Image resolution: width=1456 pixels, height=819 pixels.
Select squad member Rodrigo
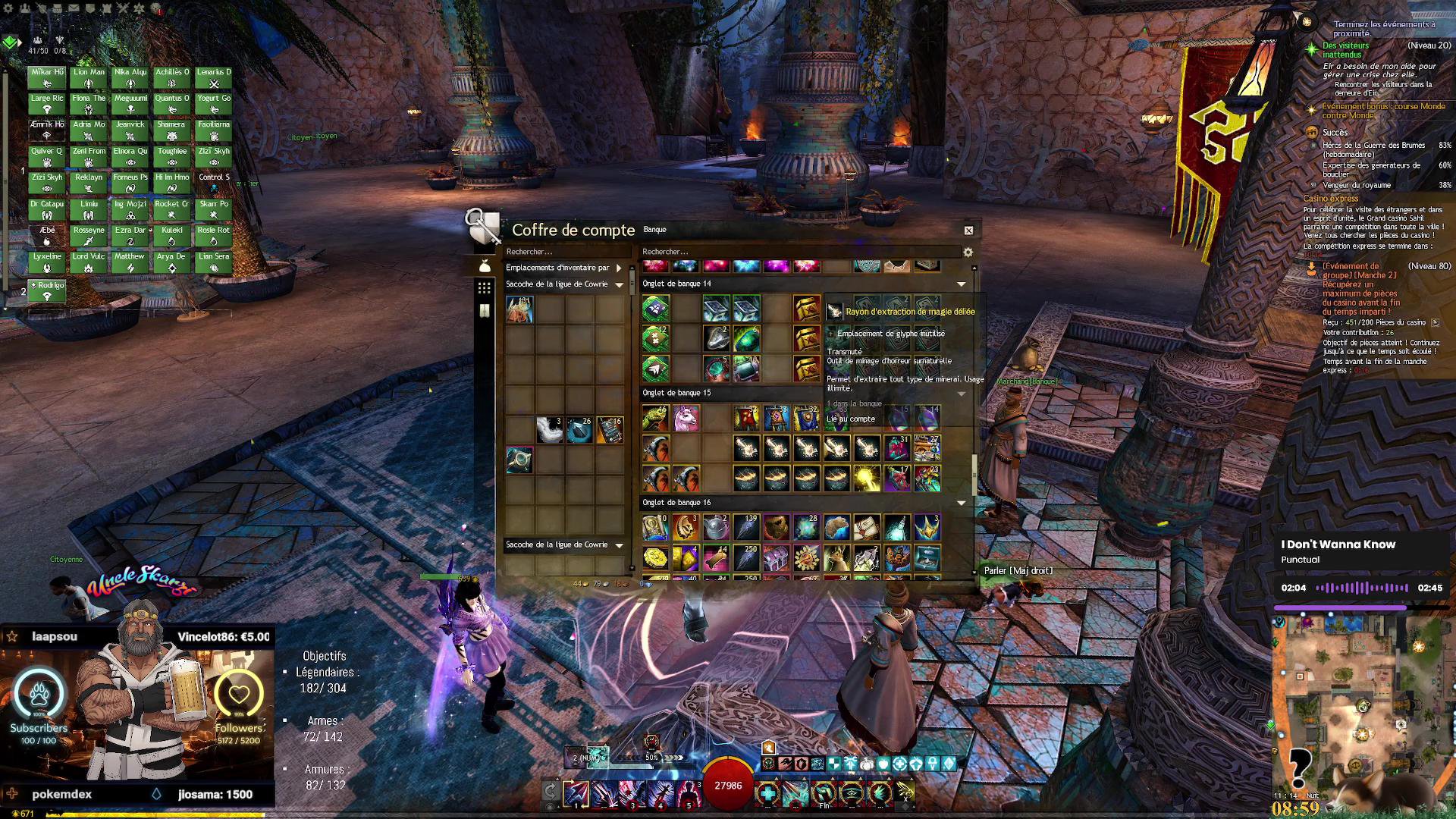(47, 290)
